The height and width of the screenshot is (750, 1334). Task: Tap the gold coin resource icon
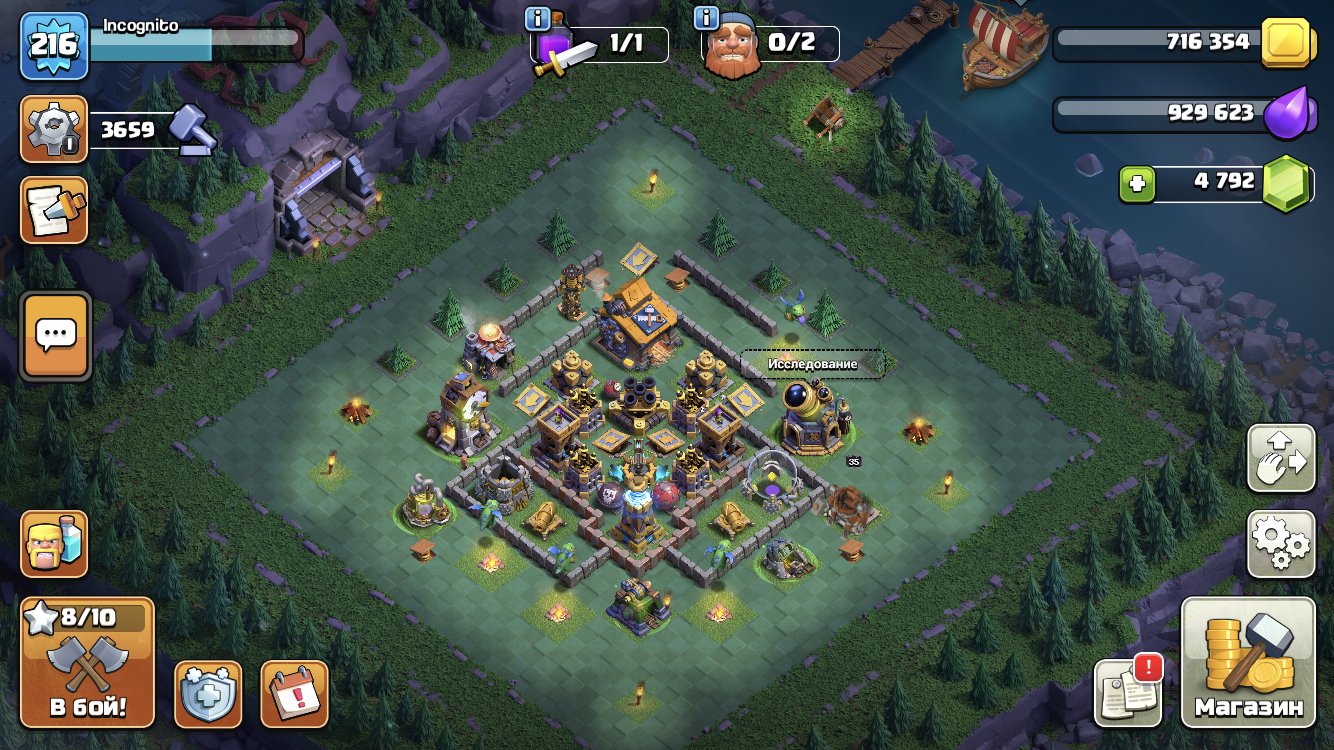(x=1286, y=43)
